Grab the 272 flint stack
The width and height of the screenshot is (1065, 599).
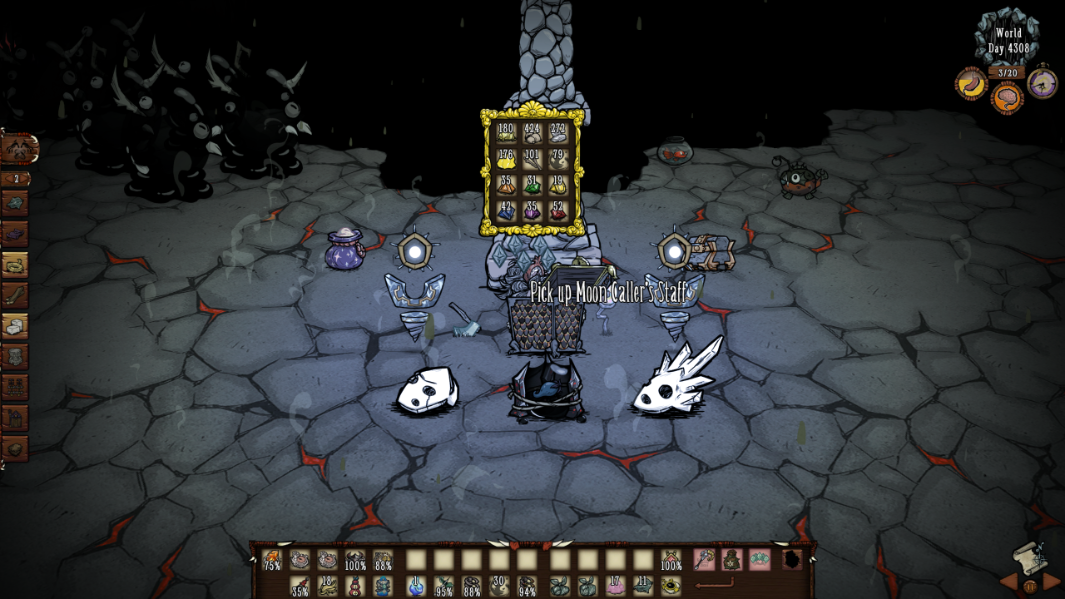click(x=558, y=133)
